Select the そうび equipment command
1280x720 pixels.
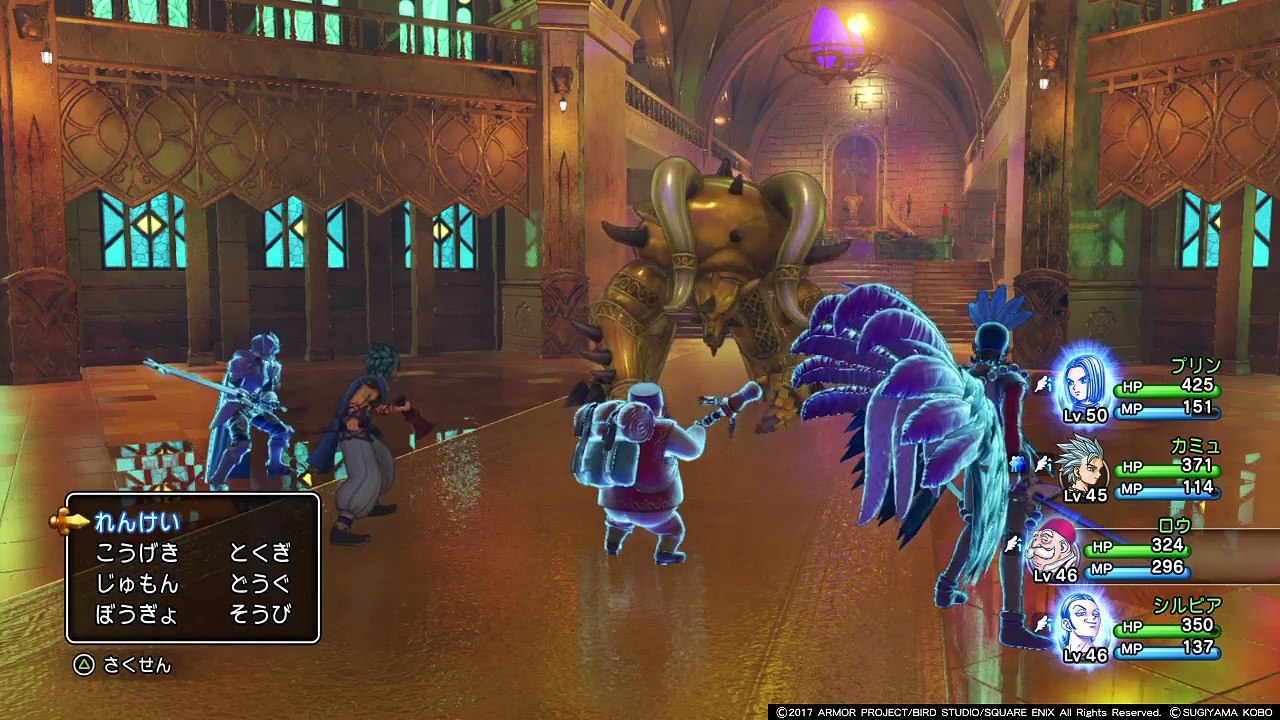(x=260, y=614)
